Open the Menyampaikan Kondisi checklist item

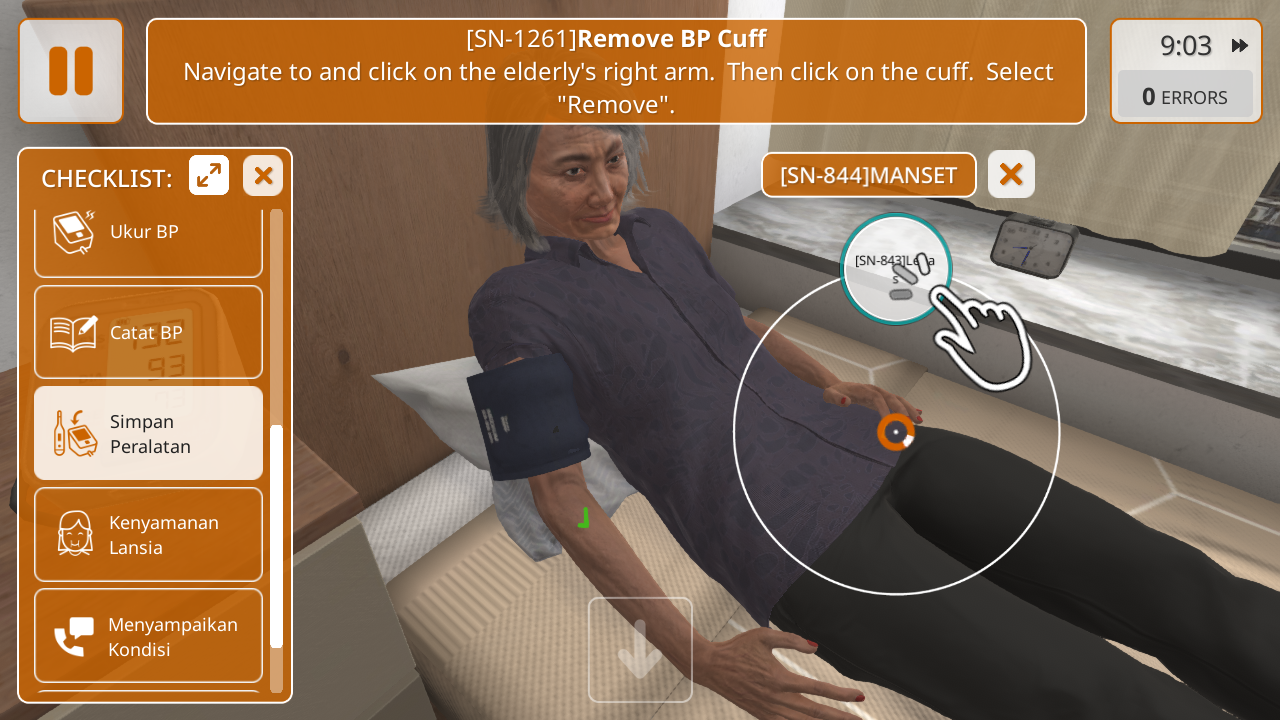[x=148, y=636]
